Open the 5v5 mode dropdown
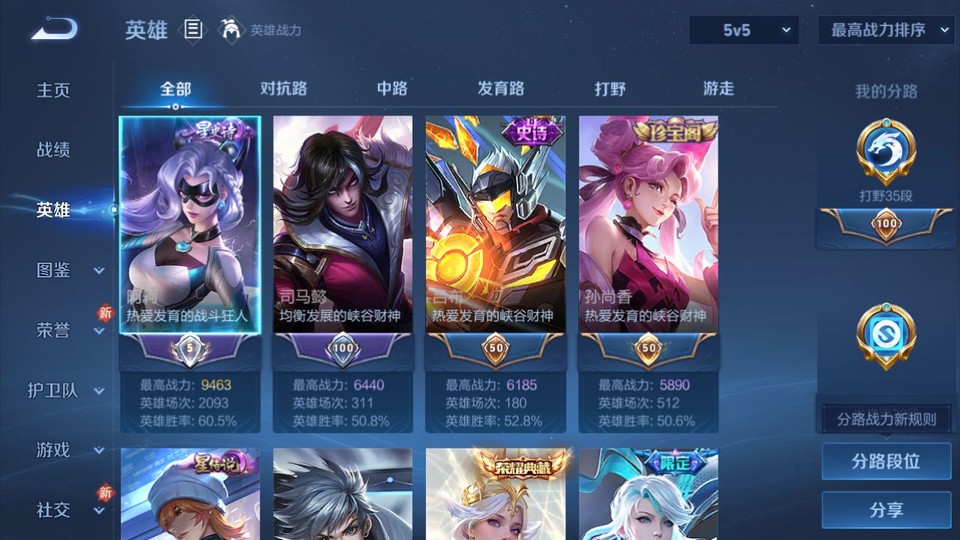 (x=743, y=31)
